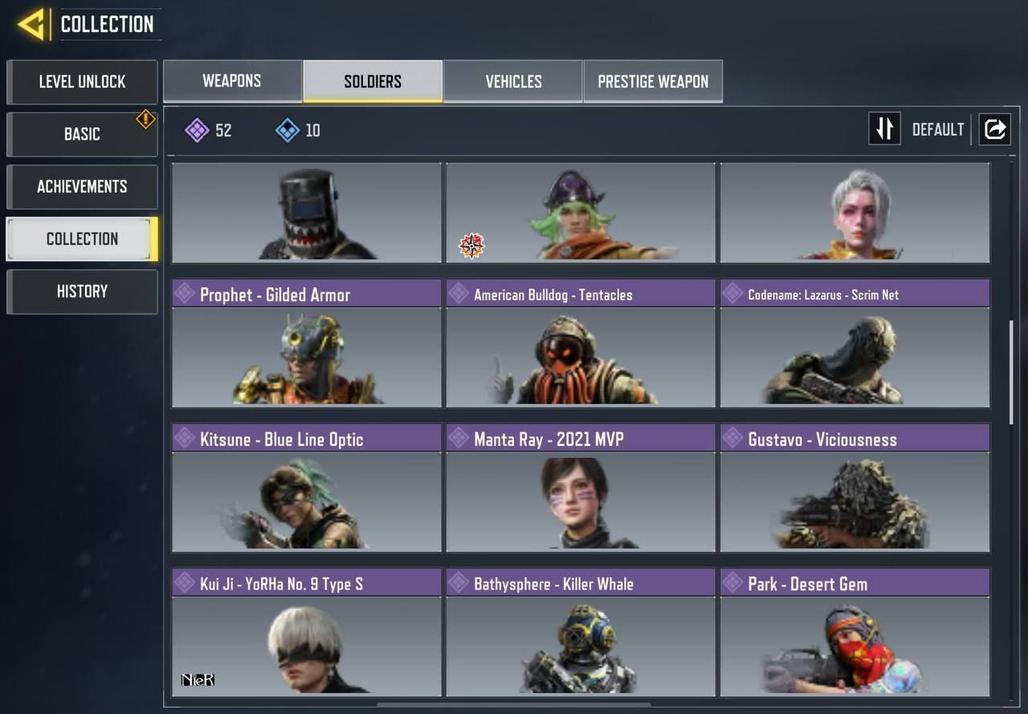The image size is (1028, 714).
Task: View Bathysphere - Killer Whale skin
Action: (x=580, y=633)
